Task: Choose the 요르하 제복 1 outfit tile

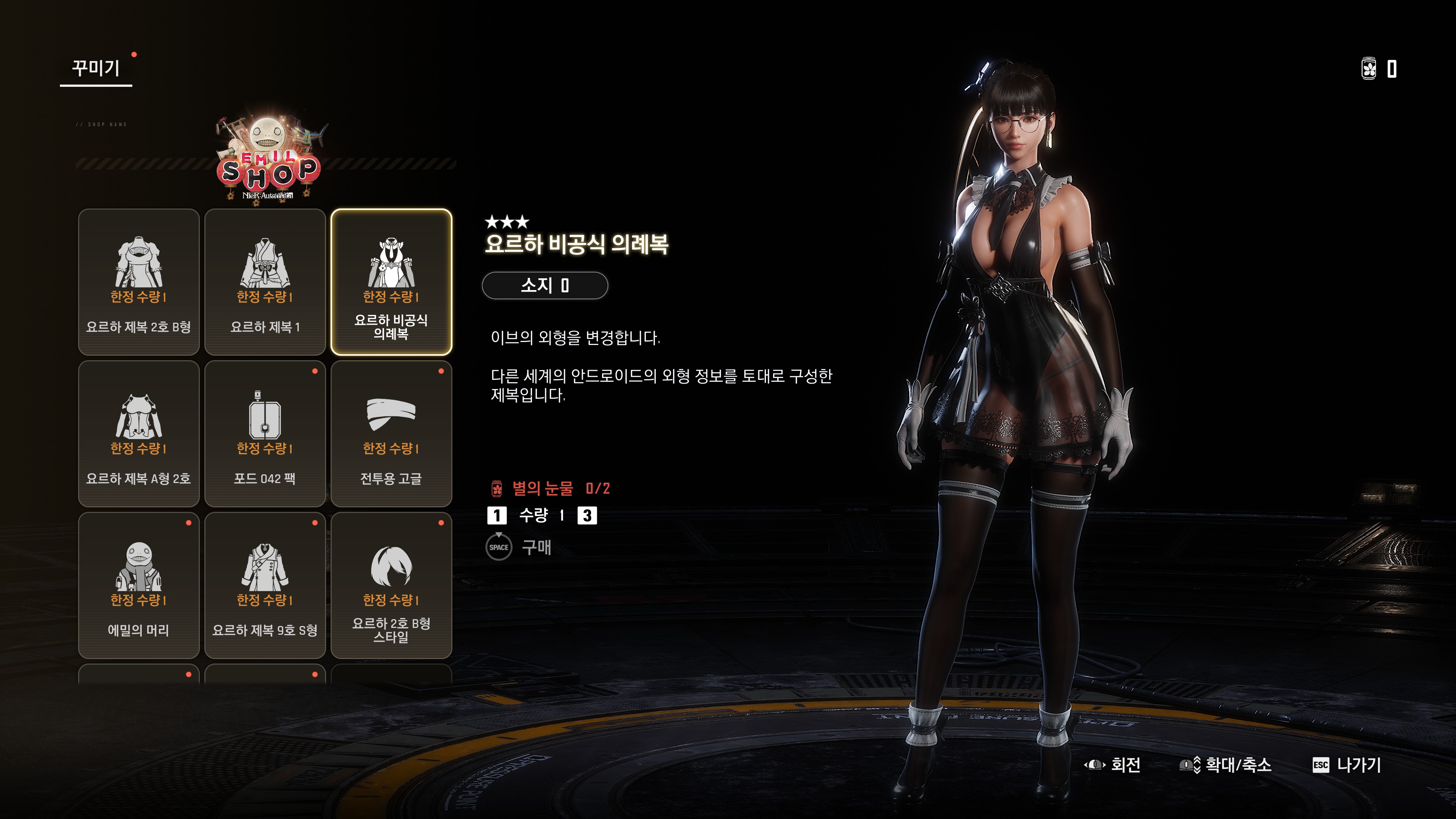Action: [x=265, y=281]
